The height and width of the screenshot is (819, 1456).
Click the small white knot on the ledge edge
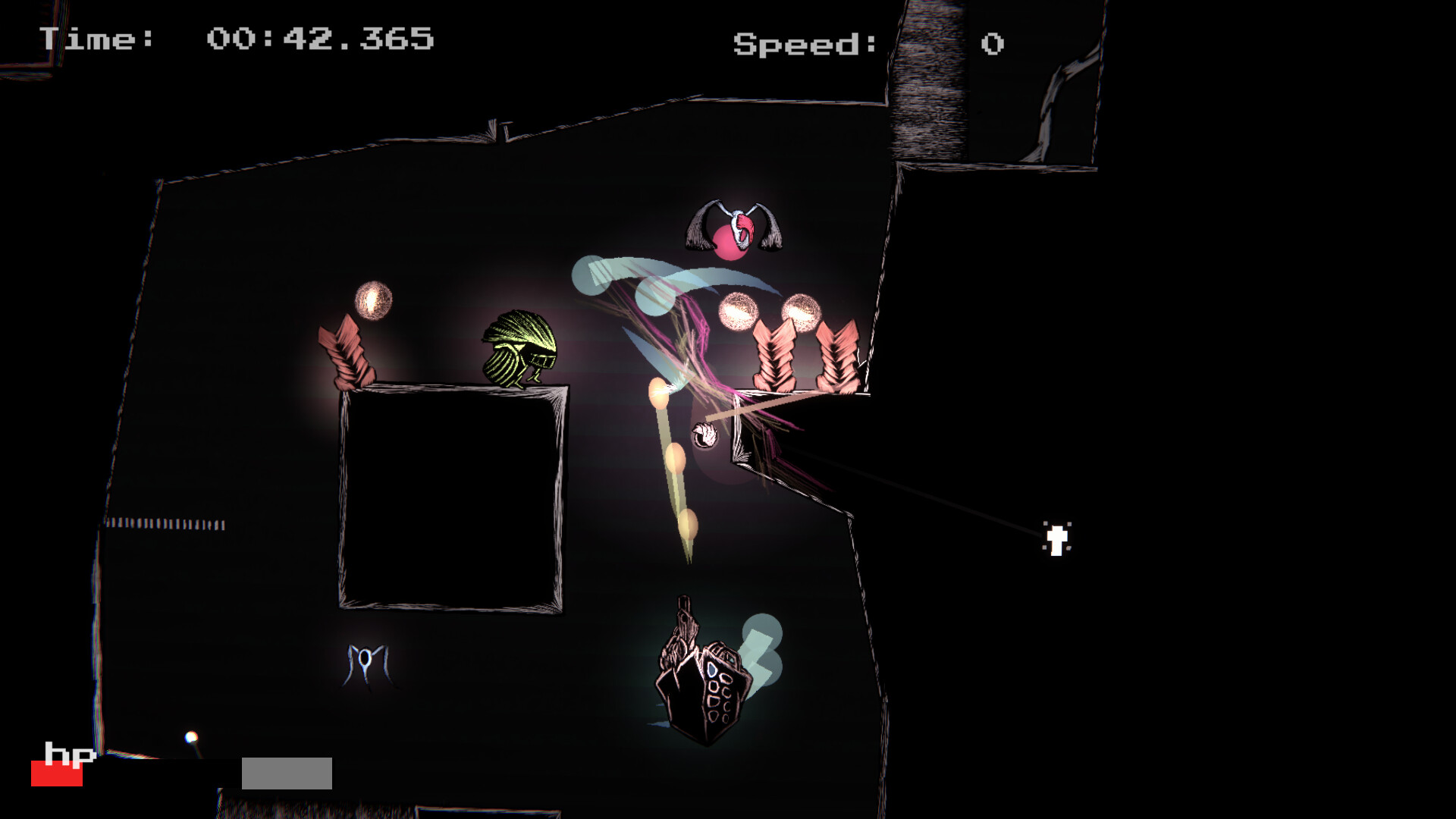pos(705,434)
